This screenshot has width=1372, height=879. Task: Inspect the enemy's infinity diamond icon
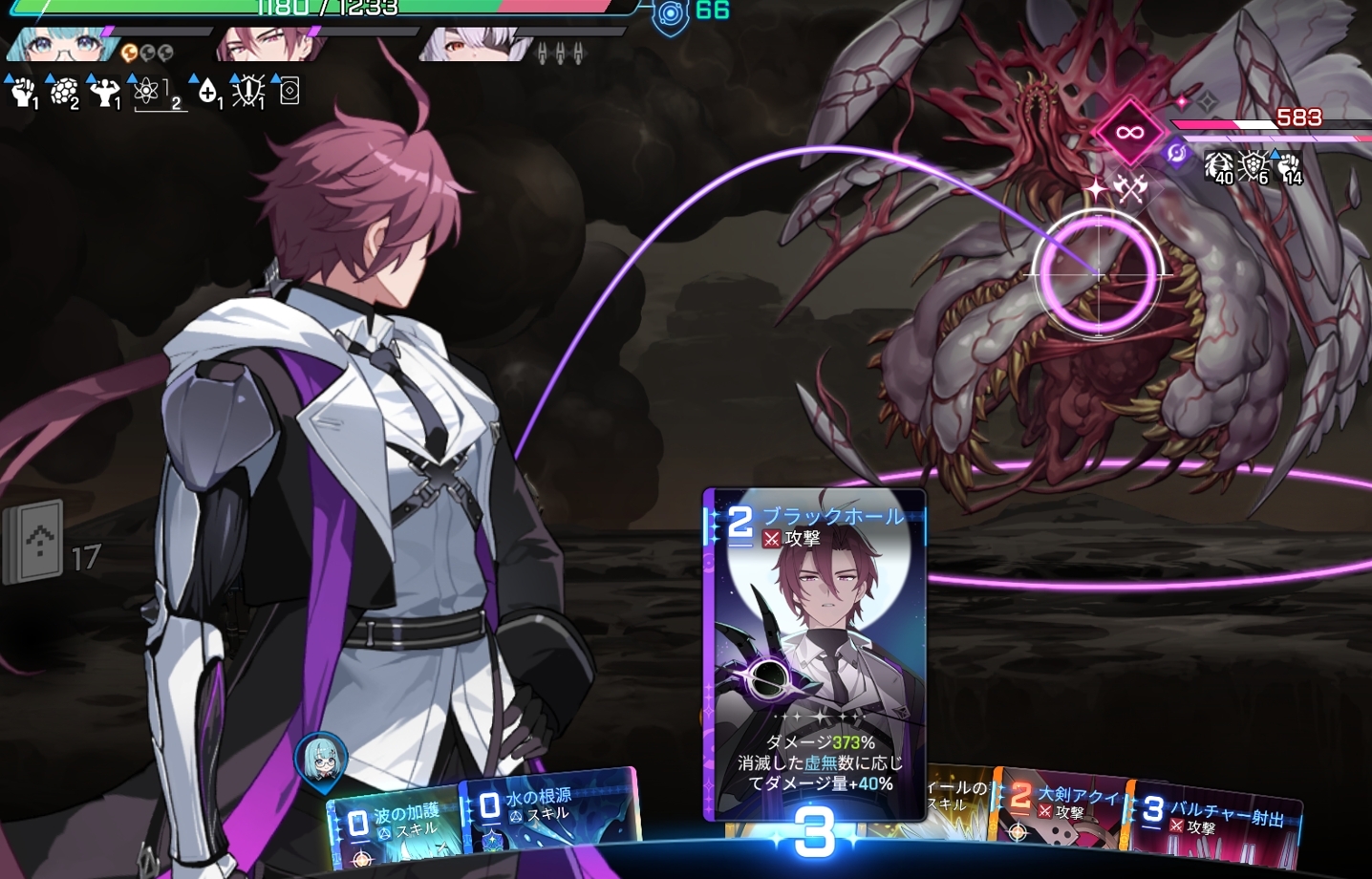pyautogui.click(x=1129, y=132)
